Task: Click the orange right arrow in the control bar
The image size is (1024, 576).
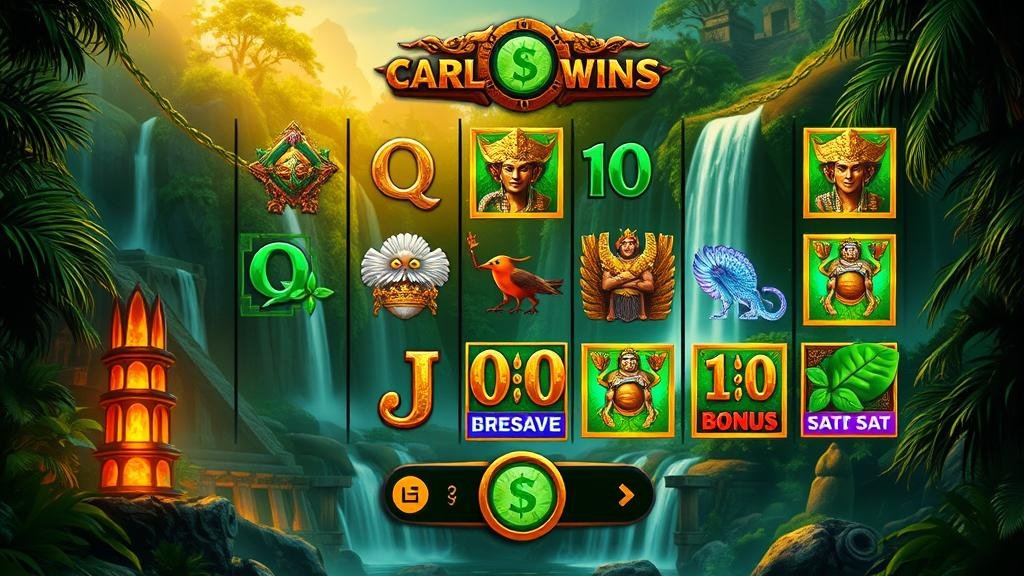Action: 626,494
